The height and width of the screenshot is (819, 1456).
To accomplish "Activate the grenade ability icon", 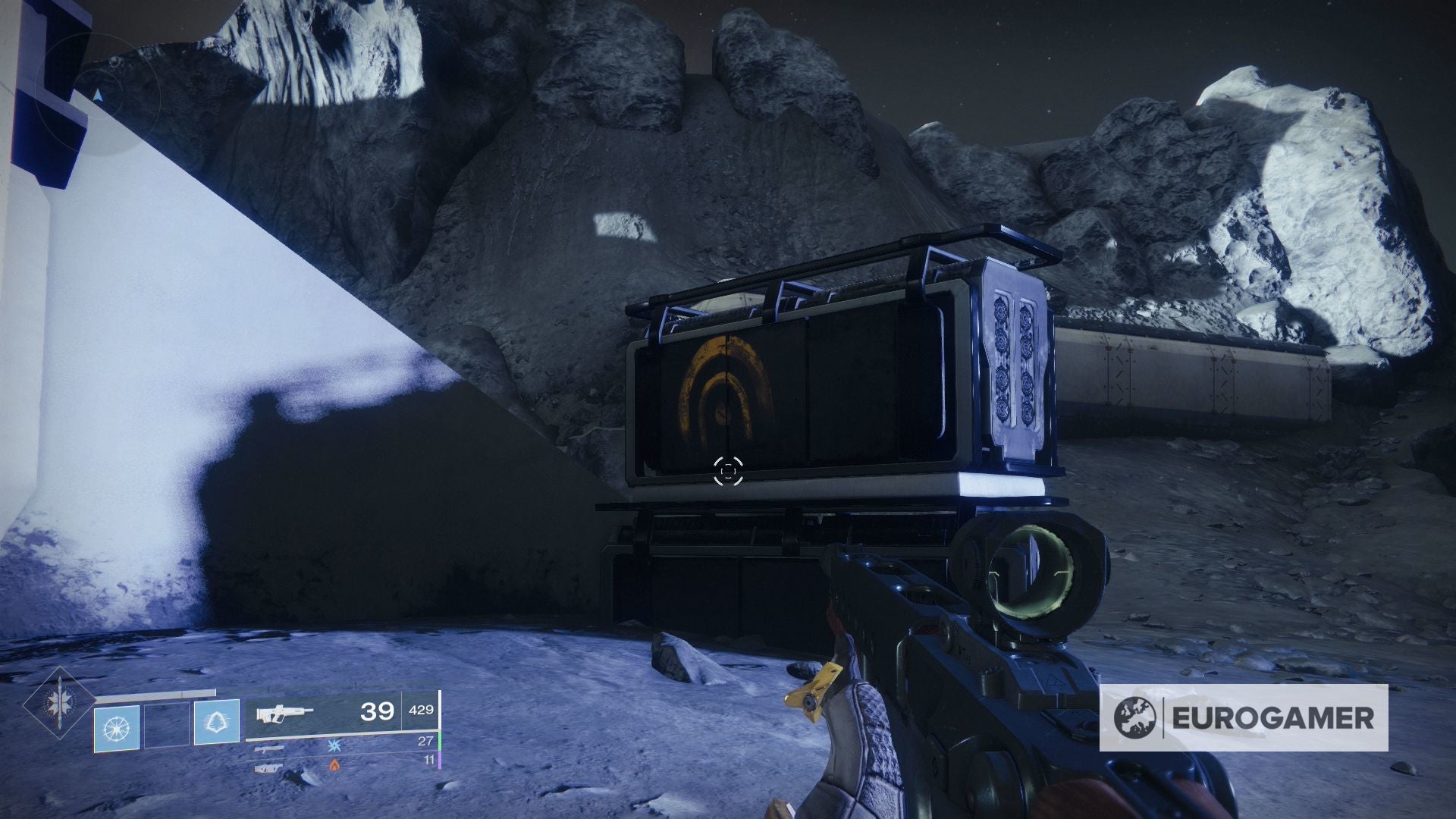I will [x=116, y=727].
